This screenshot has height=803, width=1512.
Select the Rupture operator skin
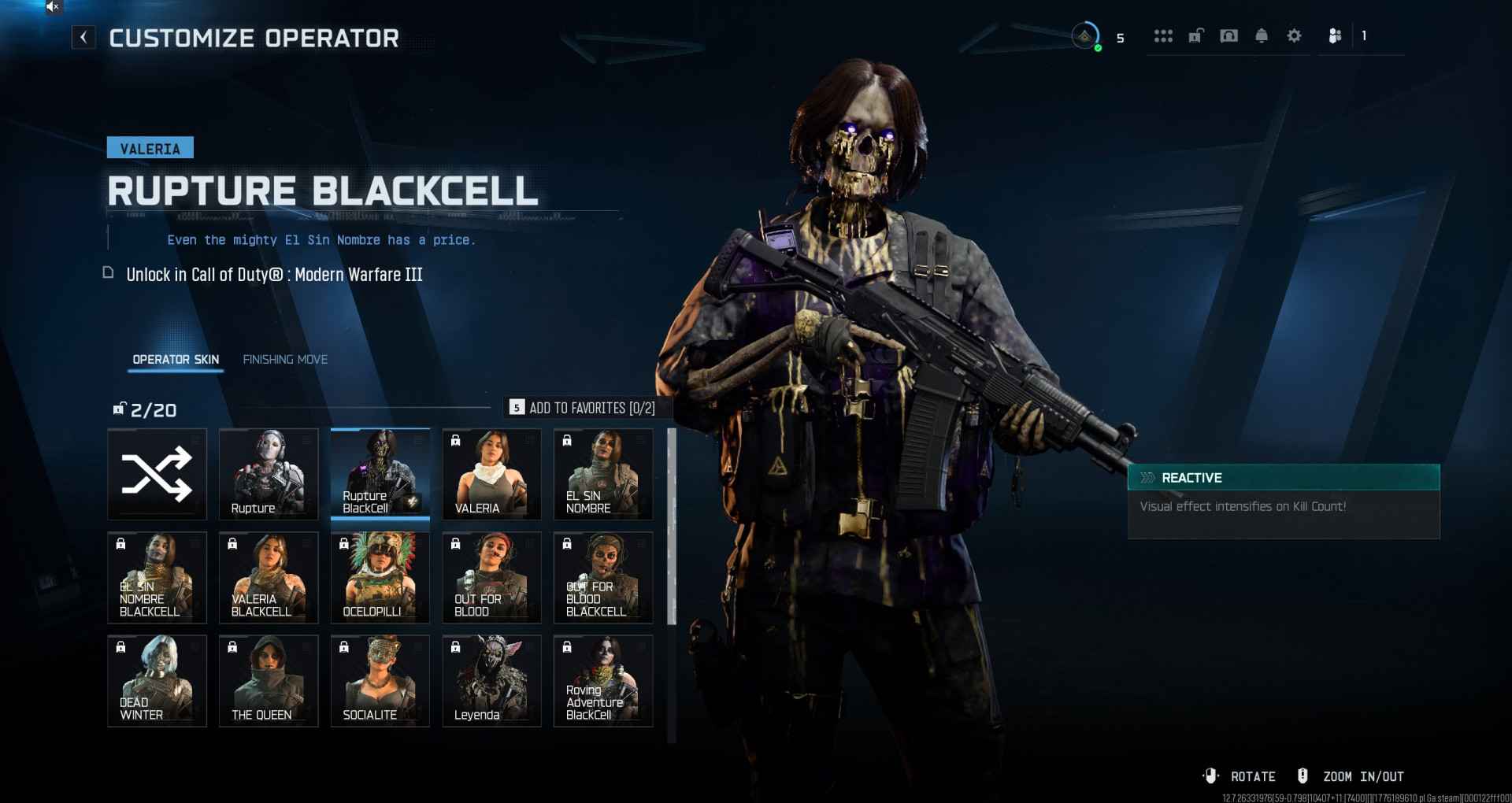[269, 474]
